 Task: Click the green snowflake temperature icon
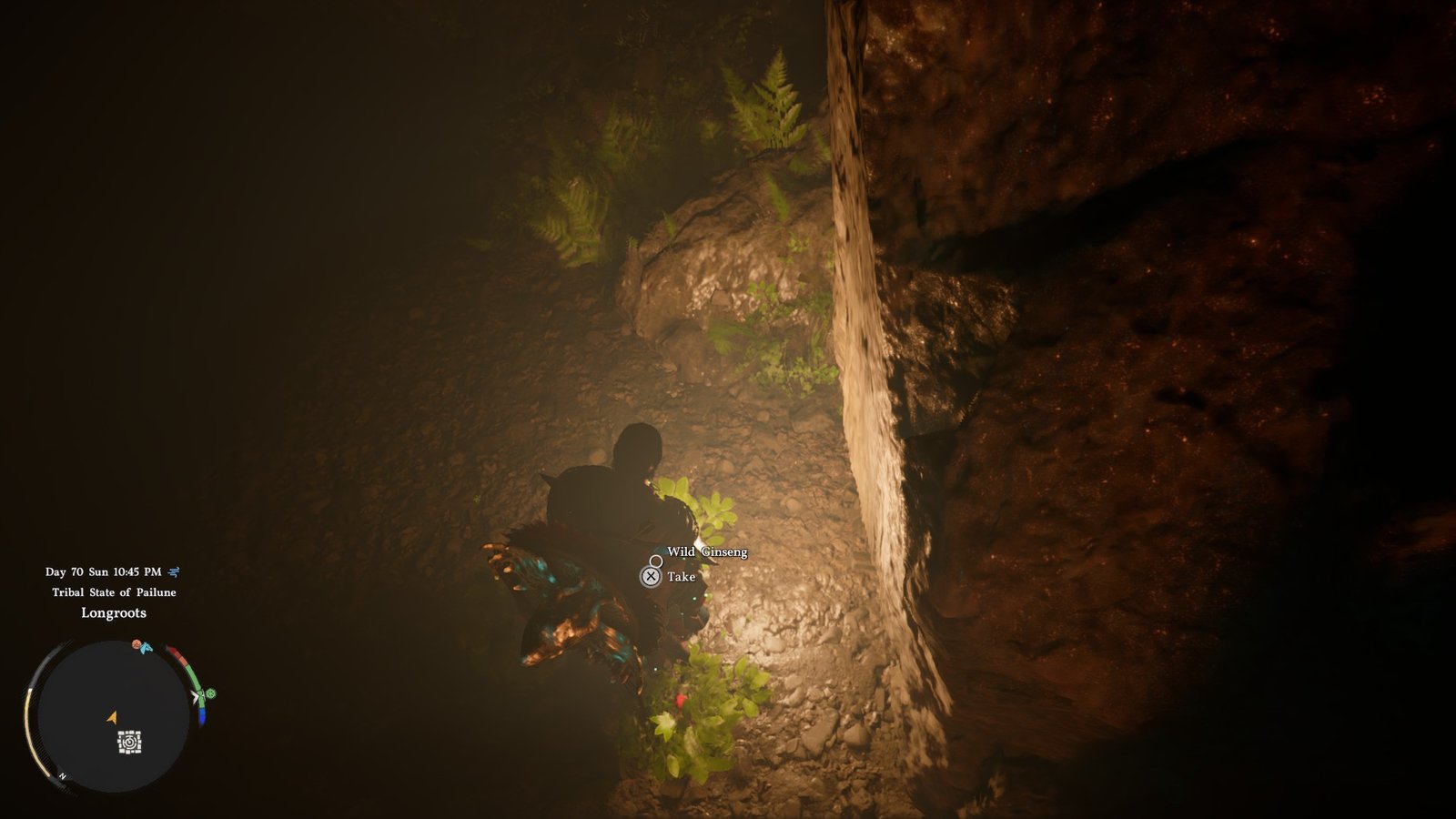211,693
